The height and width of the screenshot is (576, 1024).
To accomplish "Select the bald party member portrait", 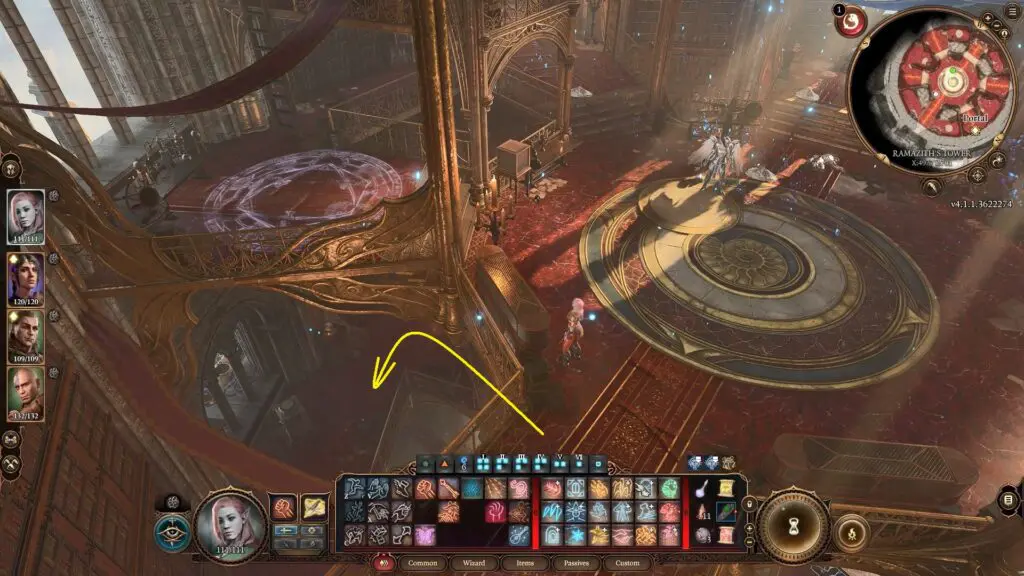I will click(26, 392).
